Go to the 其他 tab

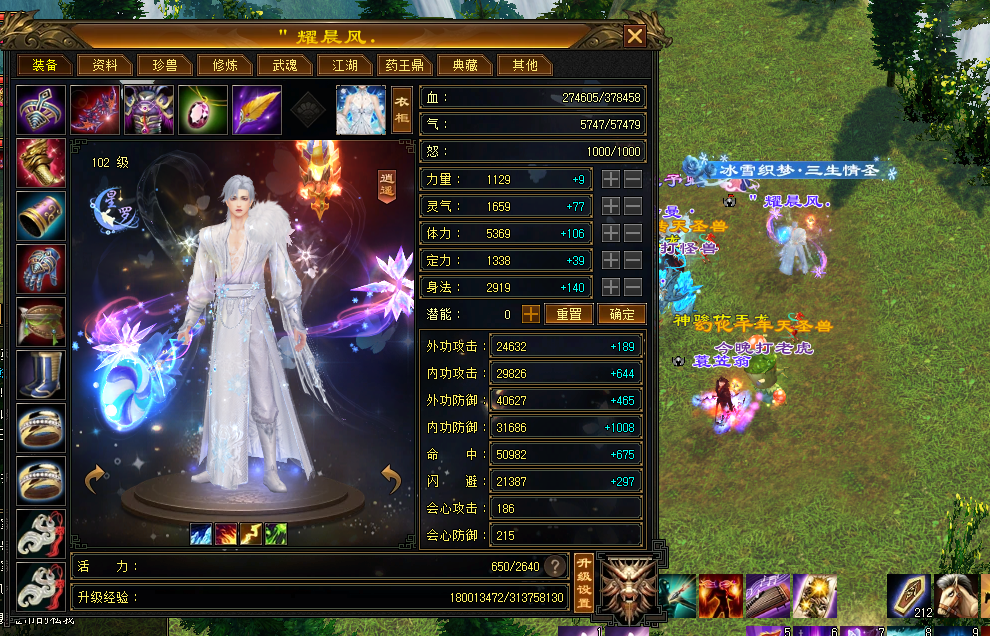click(525, 65)
